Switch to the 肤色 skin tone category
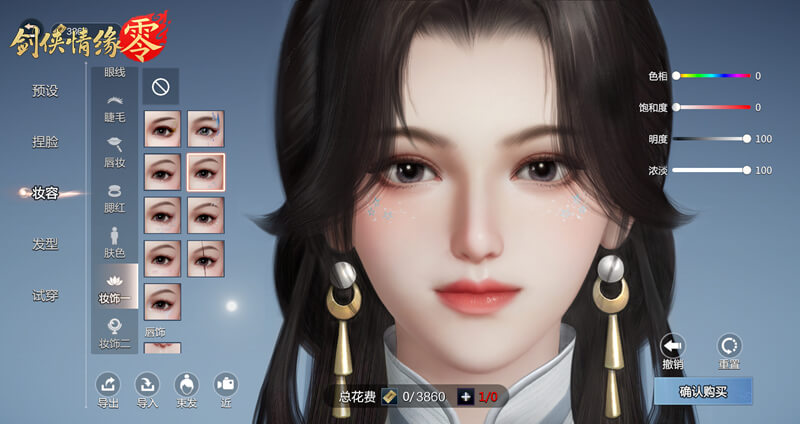800x424 pixels. (x=115, y=243)
